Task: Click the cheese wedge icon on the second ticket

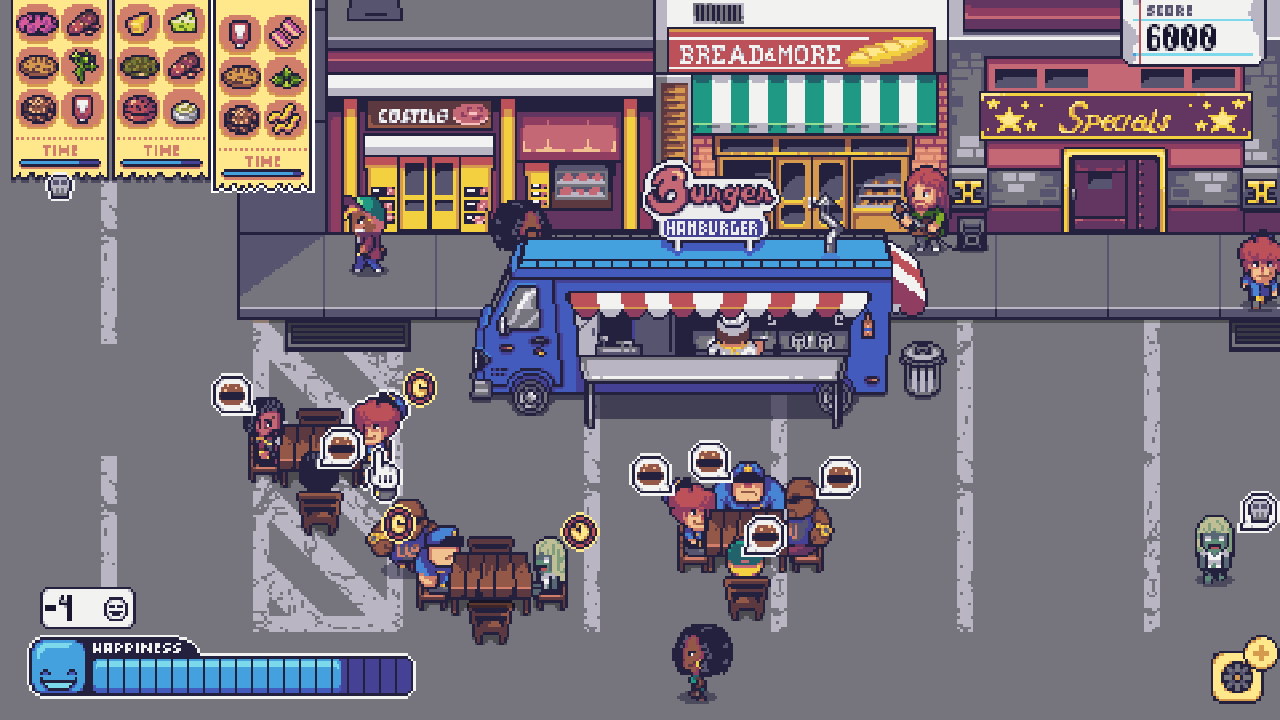Action: (137, 21)
